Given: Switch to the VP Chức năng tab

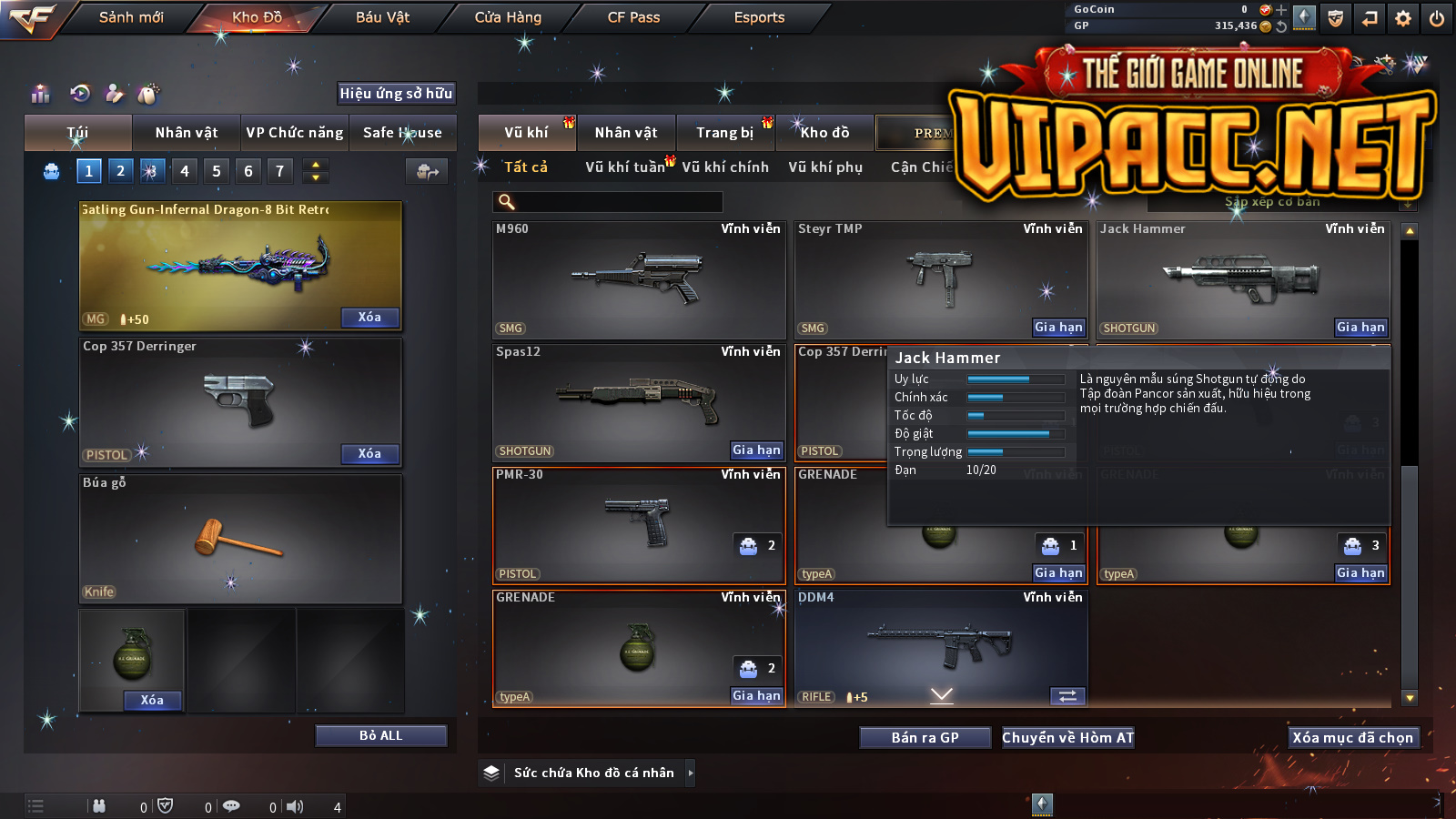Looking at the screenshot, I should click(295, 133).
